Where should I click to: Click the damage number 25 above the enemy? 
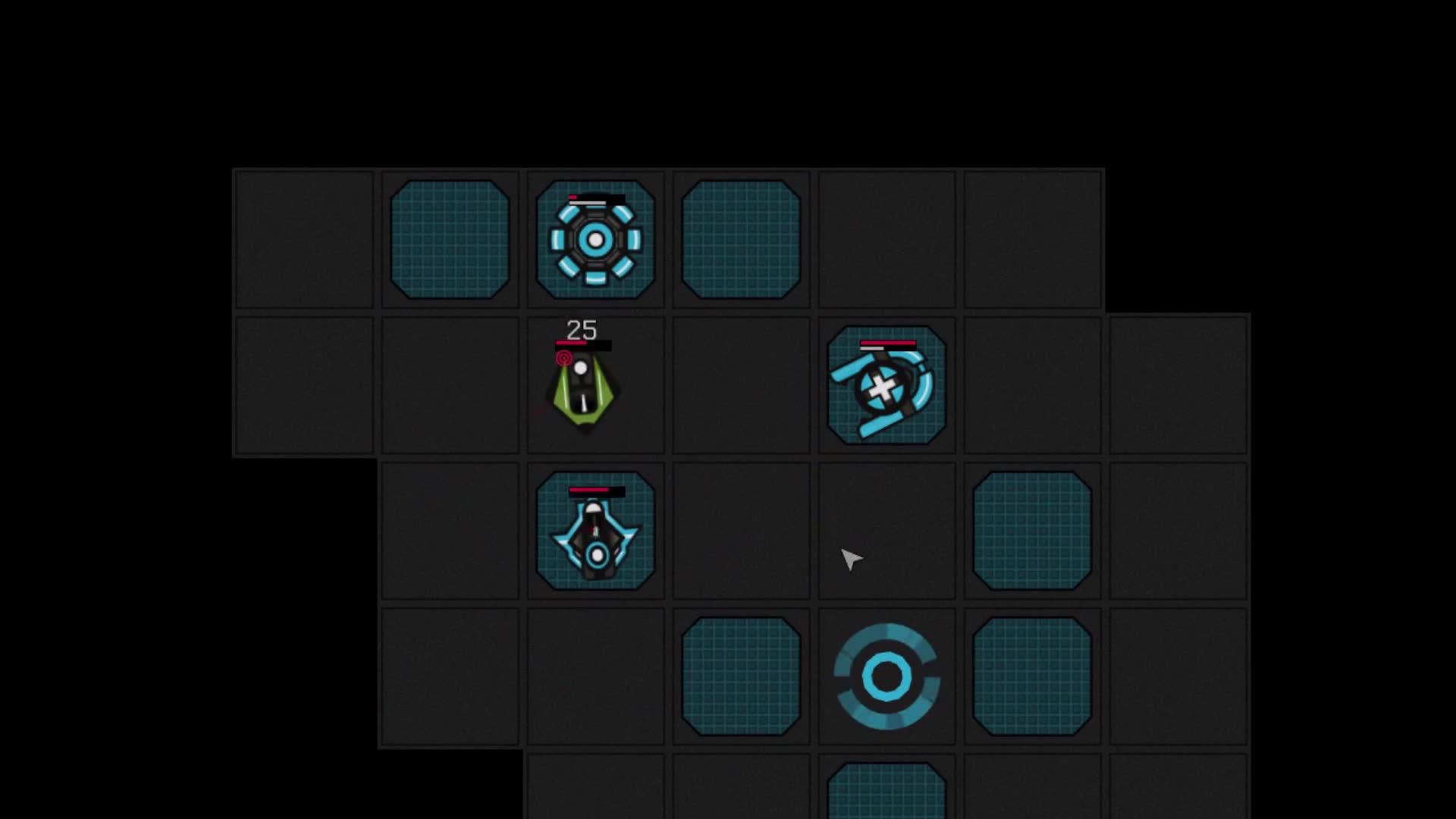(581, 330)
